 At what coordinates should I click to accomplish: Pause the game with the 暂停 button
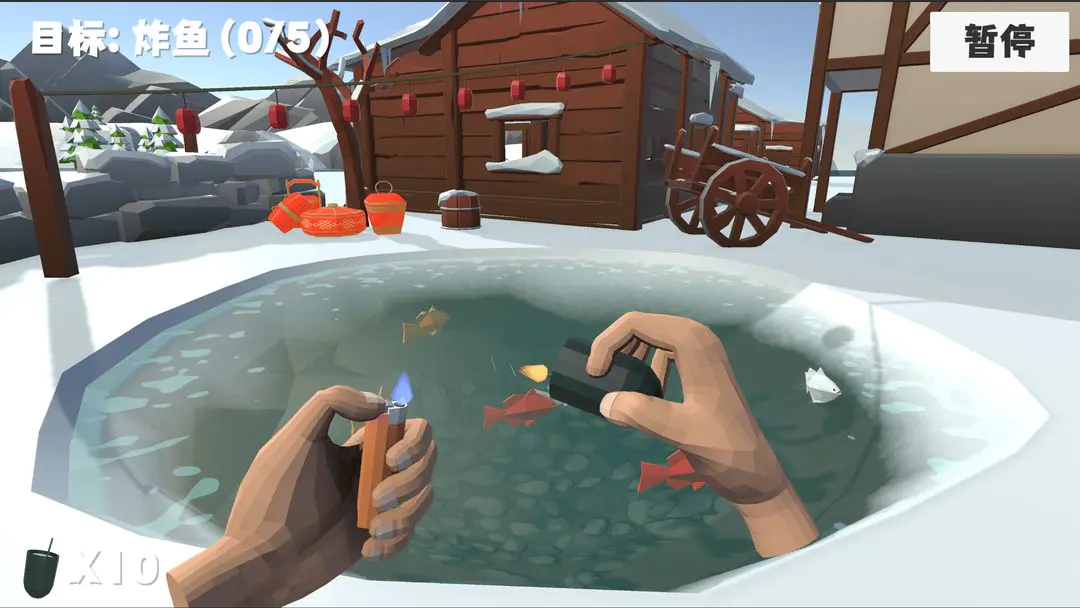[x=999, y=41]
